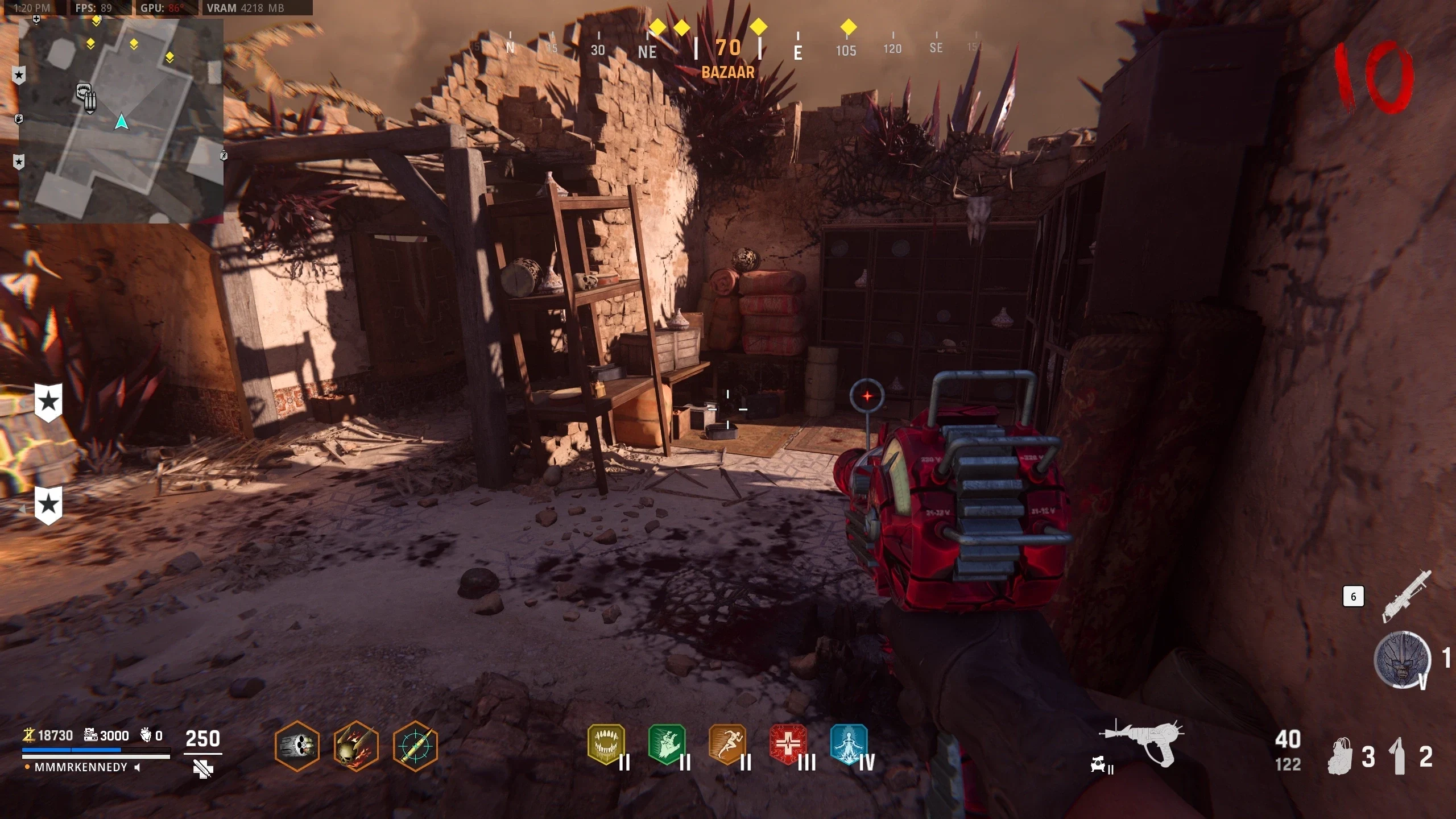This screenshot has width=1456, height=819.
Task: Open the minimap in the corner
Action: (x=121, y=121)
